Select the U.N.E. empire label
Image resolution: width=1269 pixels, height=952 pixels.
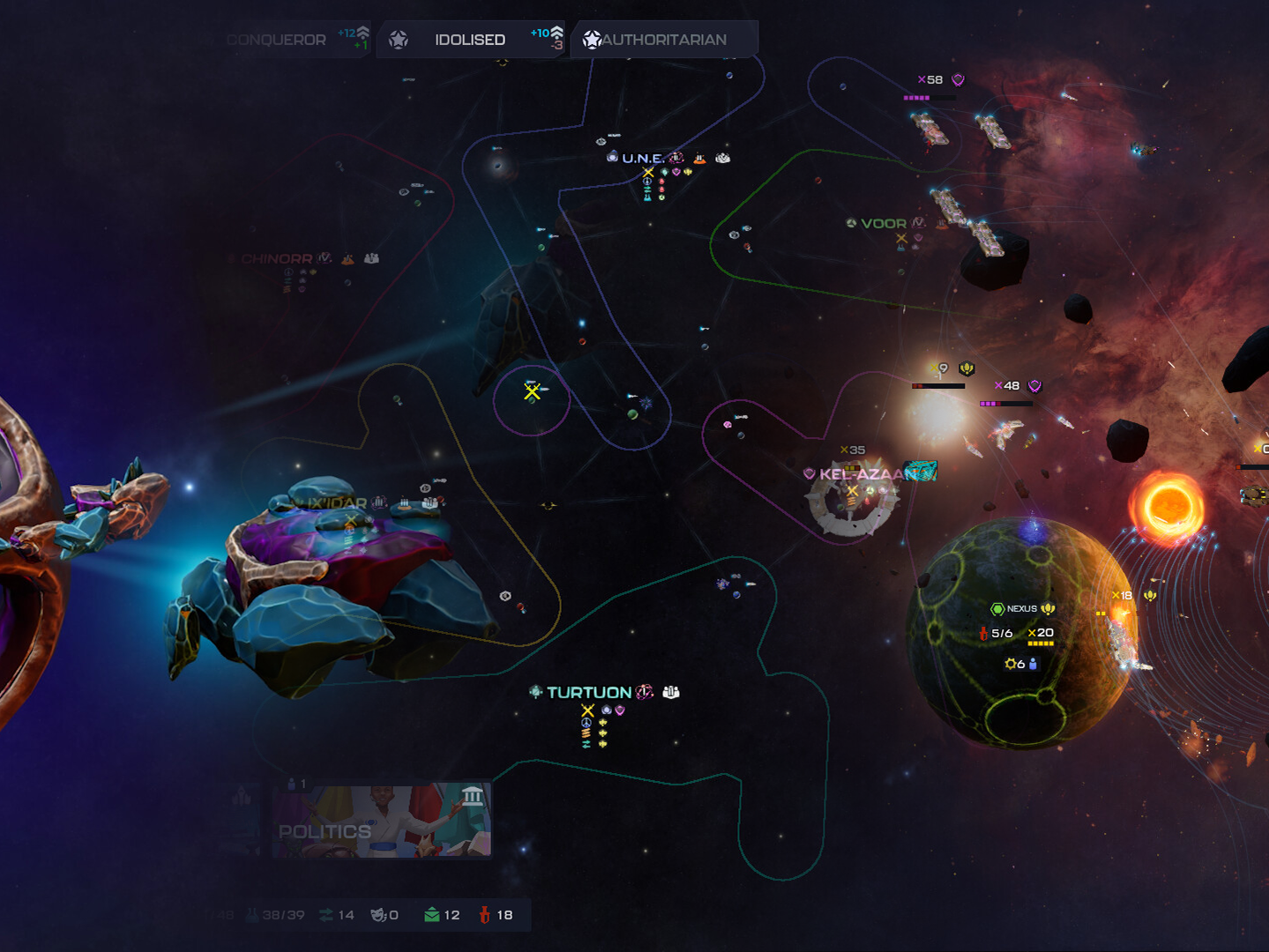point(643,159)
